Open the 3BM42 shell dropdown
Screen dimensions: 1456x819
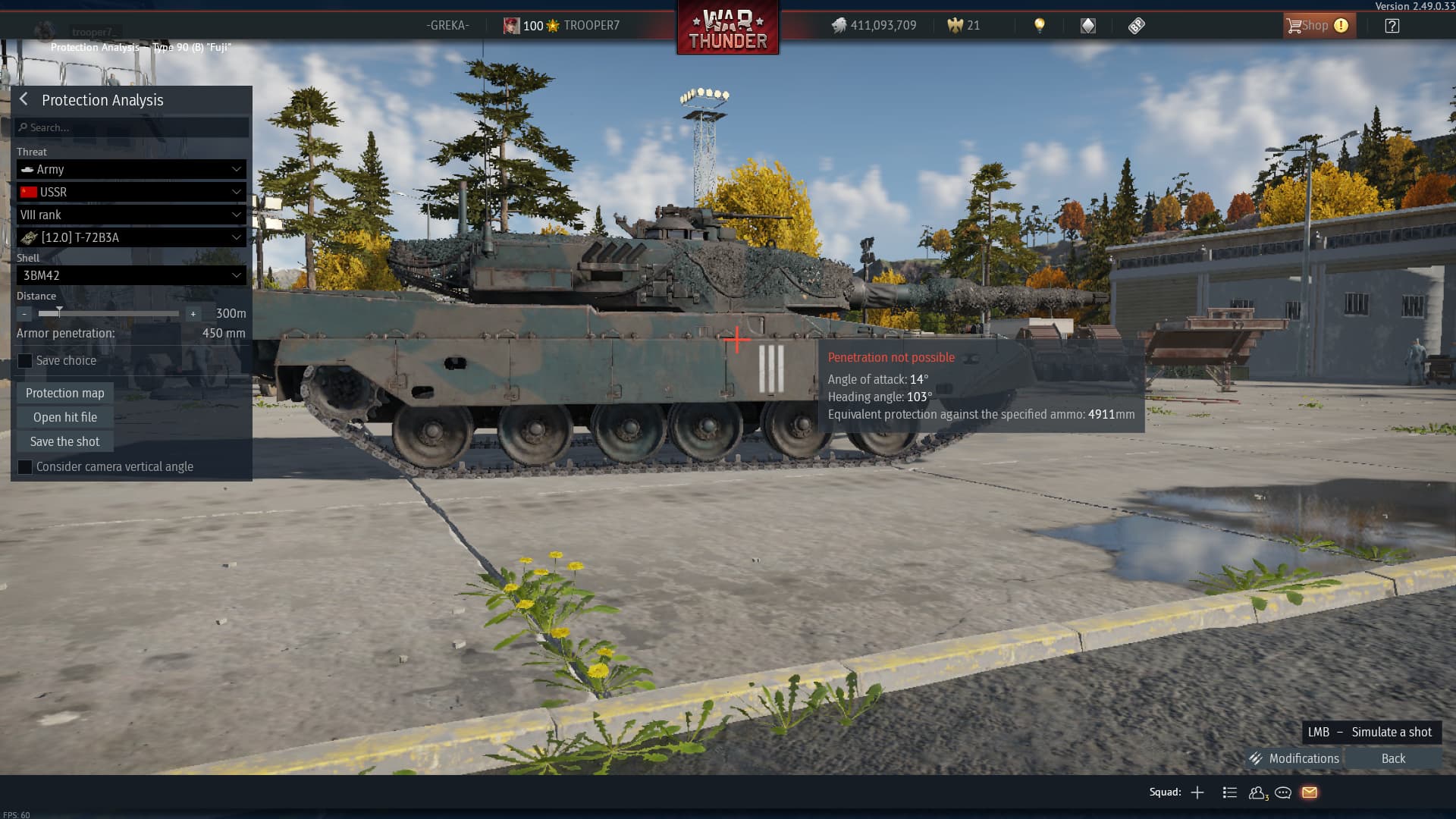coord(131,275)
